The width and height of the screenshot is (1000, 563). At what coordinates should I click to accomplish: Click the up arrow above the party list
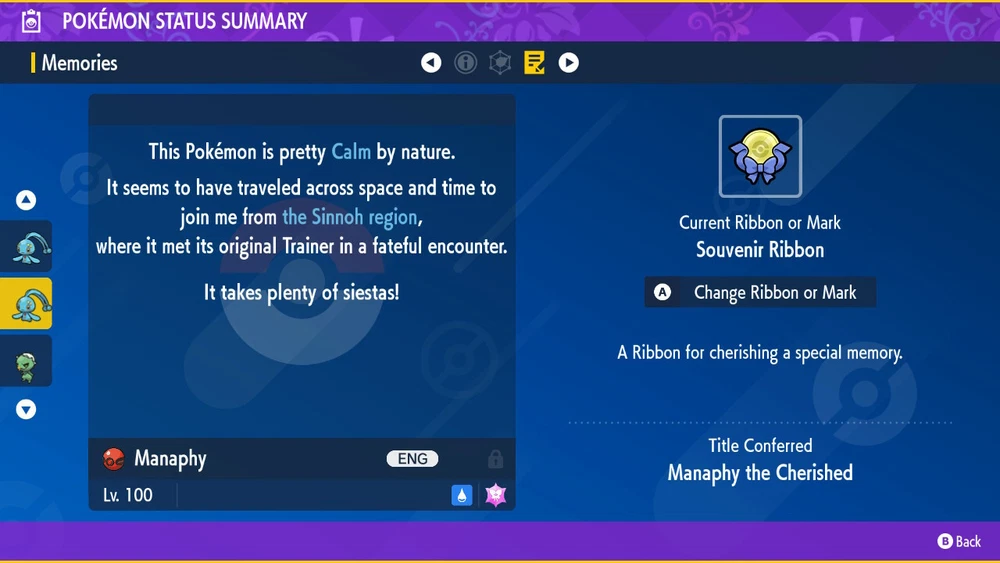(x=26, y=201)
